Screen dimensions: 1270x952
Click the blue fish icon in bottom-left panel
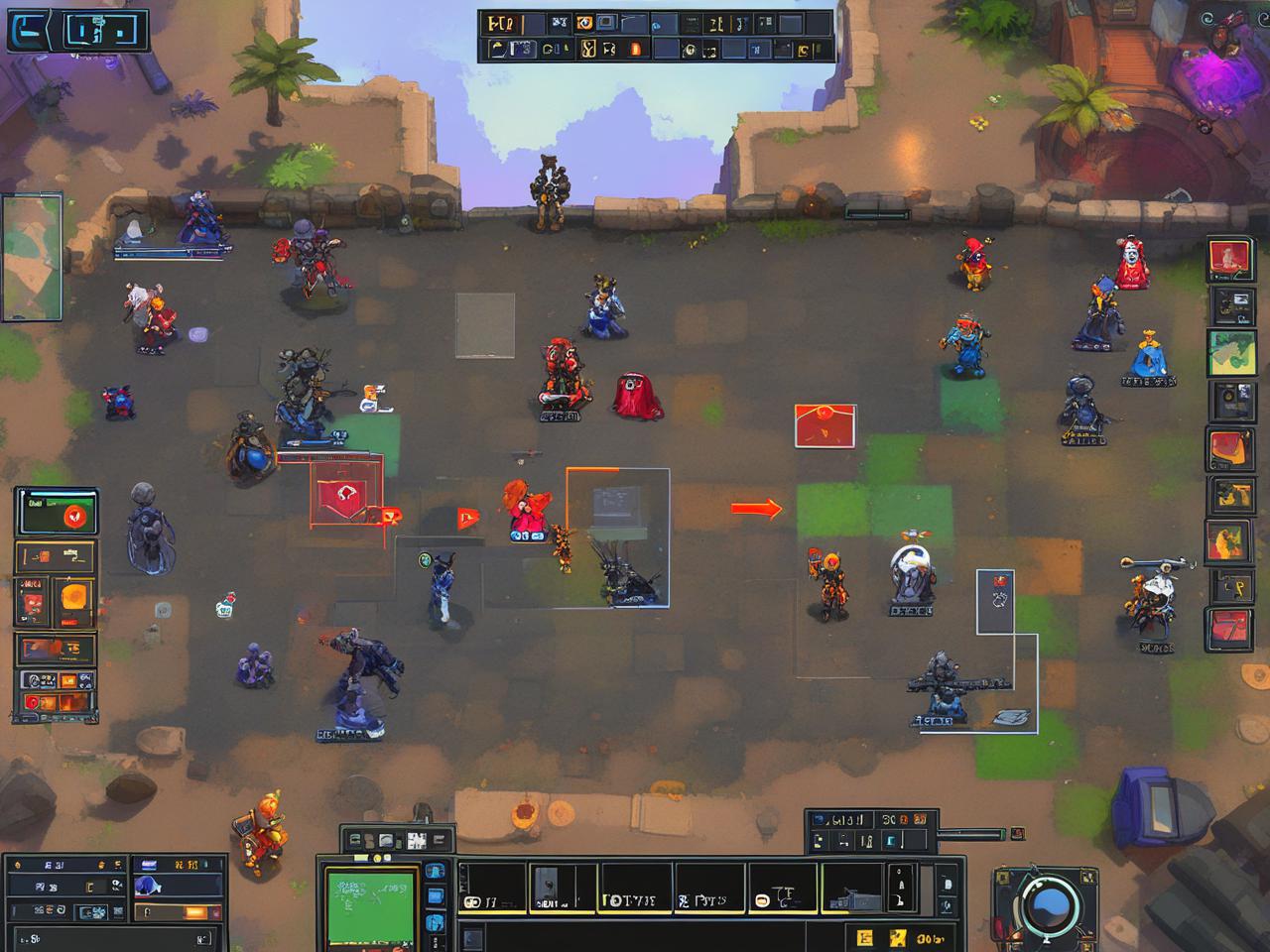(149, 885)
